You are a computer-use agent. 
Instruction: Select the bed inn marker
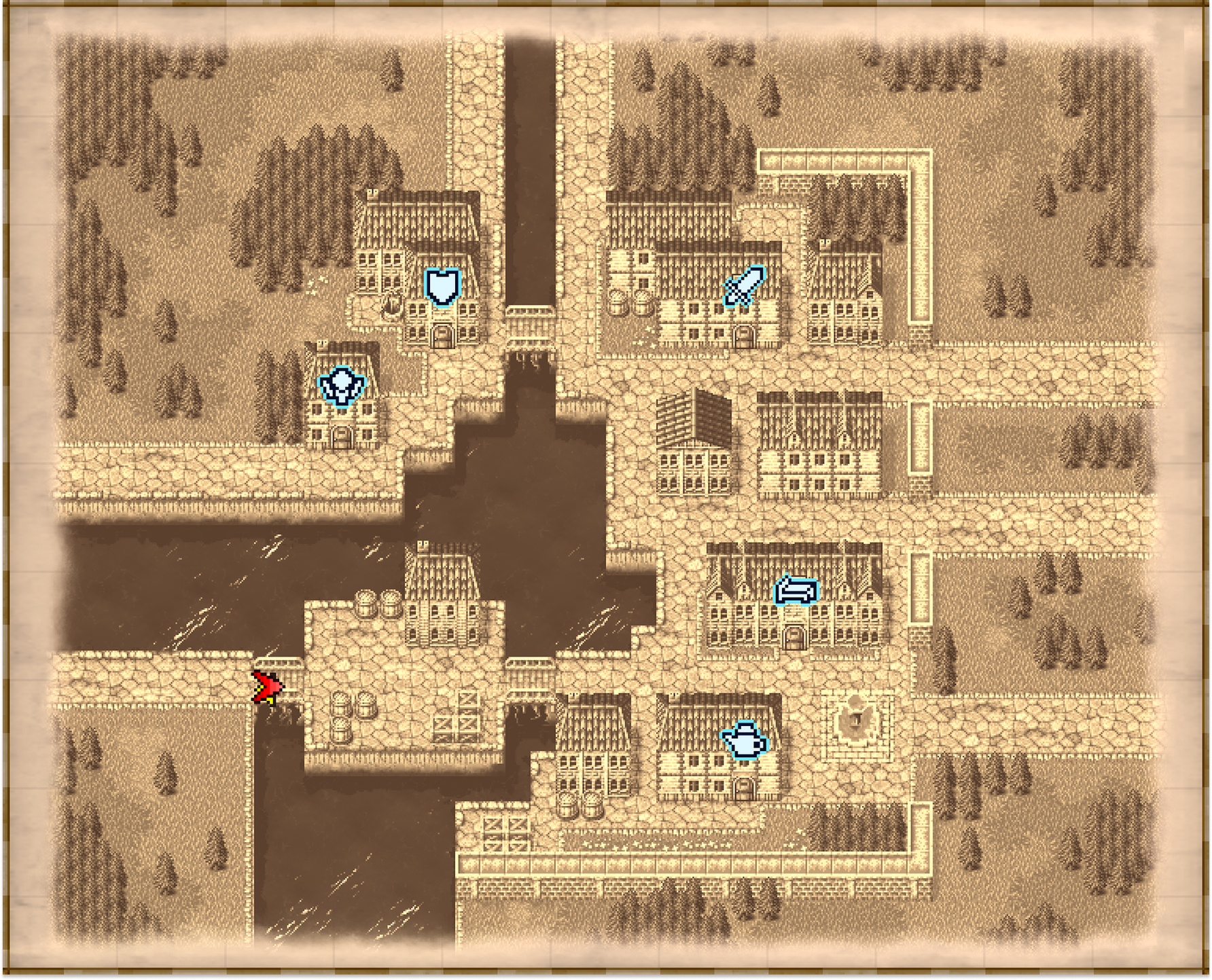pos(796,590)
